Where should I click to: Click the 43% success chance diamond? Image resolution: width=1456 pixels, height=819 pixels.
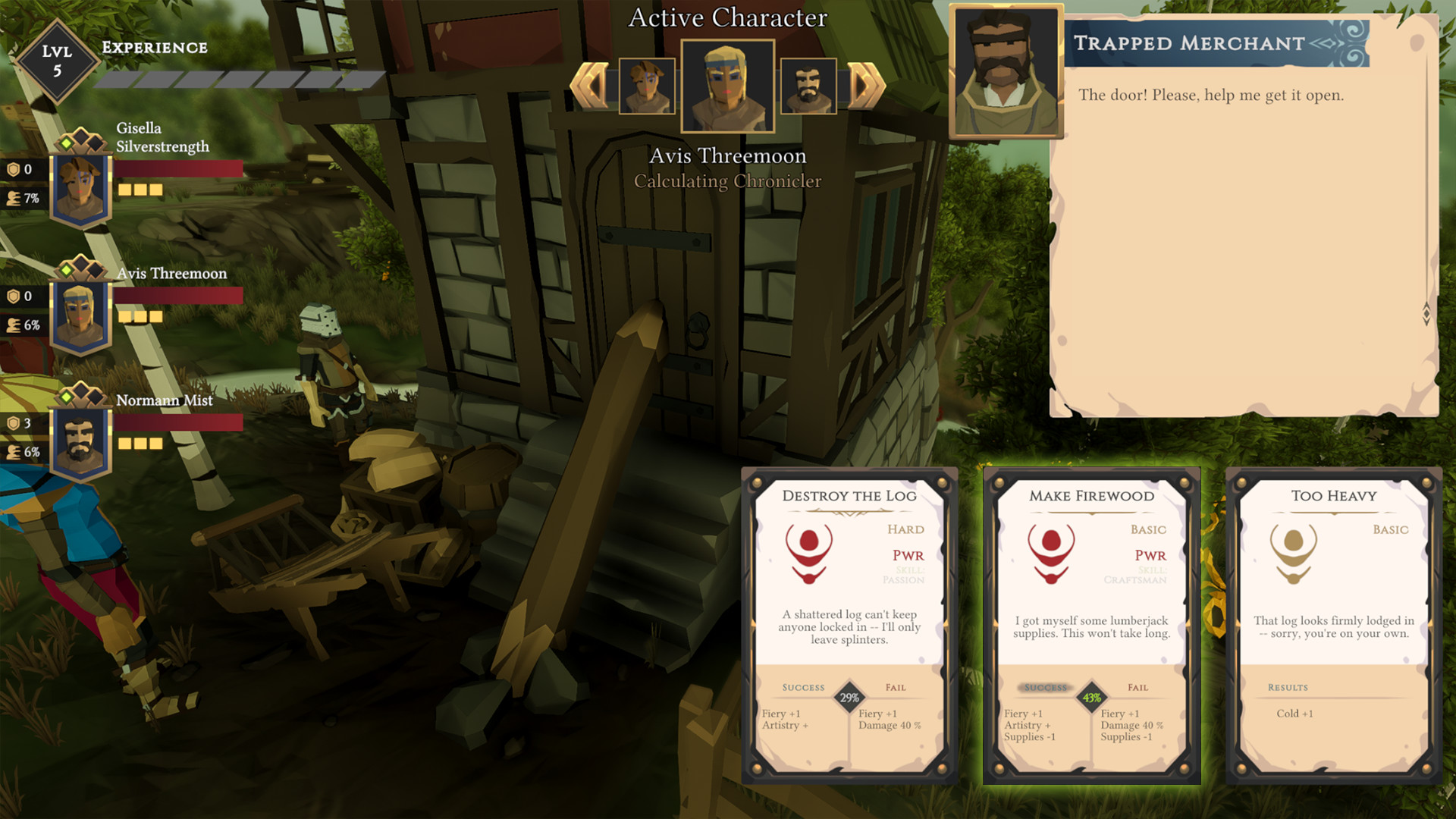point(1092,698)
